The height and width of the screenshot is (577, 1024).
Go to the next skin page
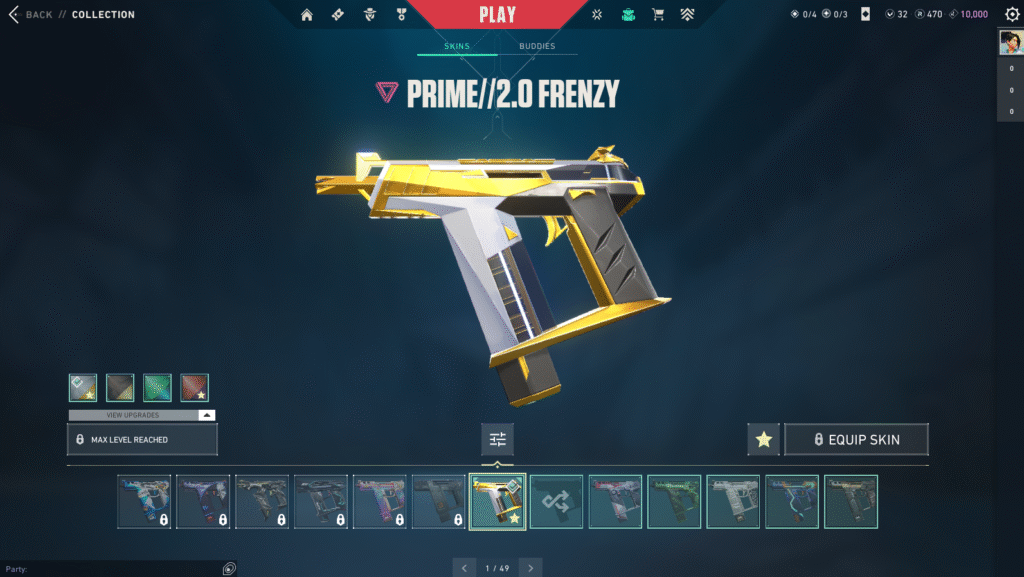[531, 568]
